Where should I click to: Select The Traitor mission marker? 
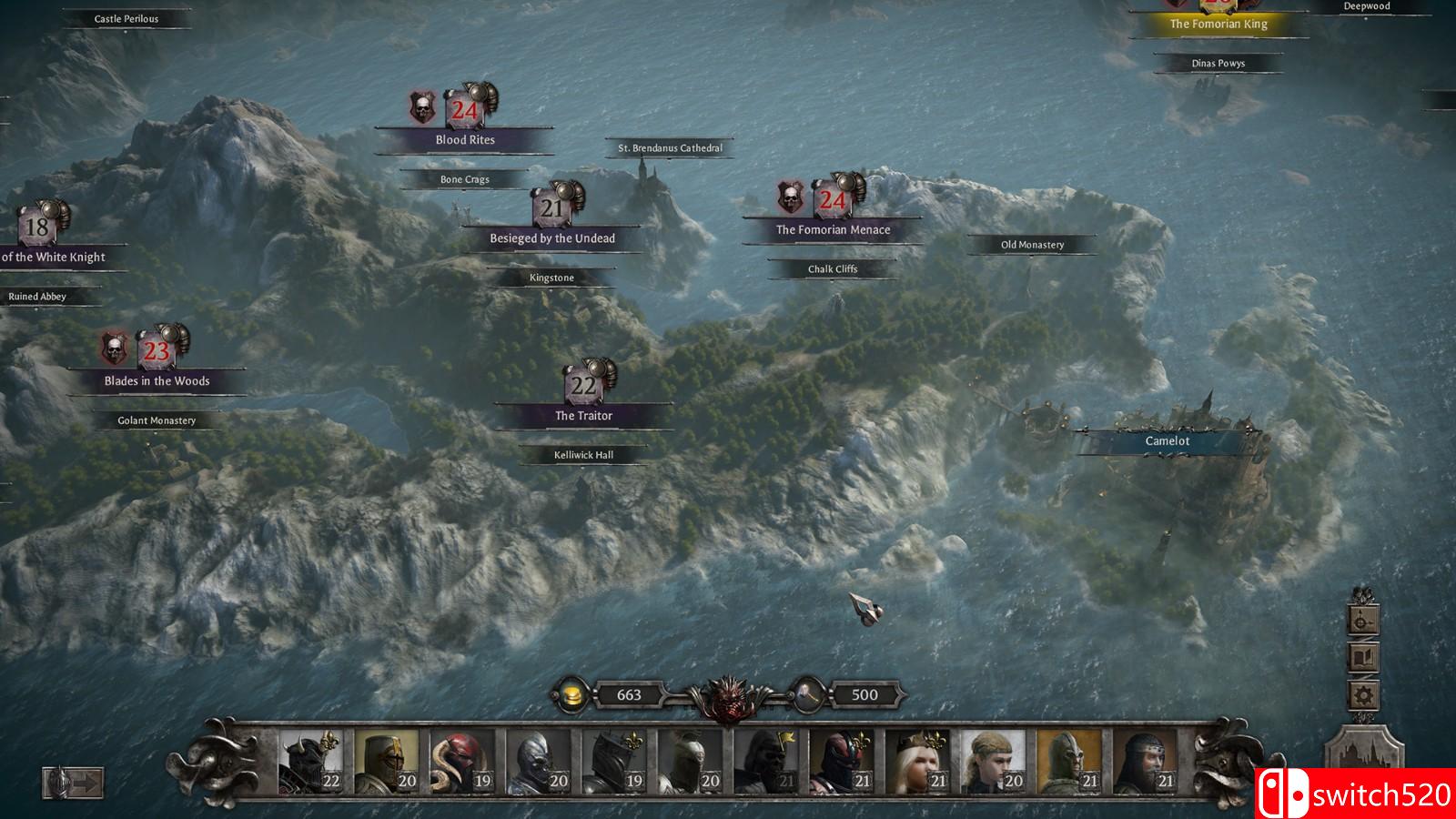583,416
